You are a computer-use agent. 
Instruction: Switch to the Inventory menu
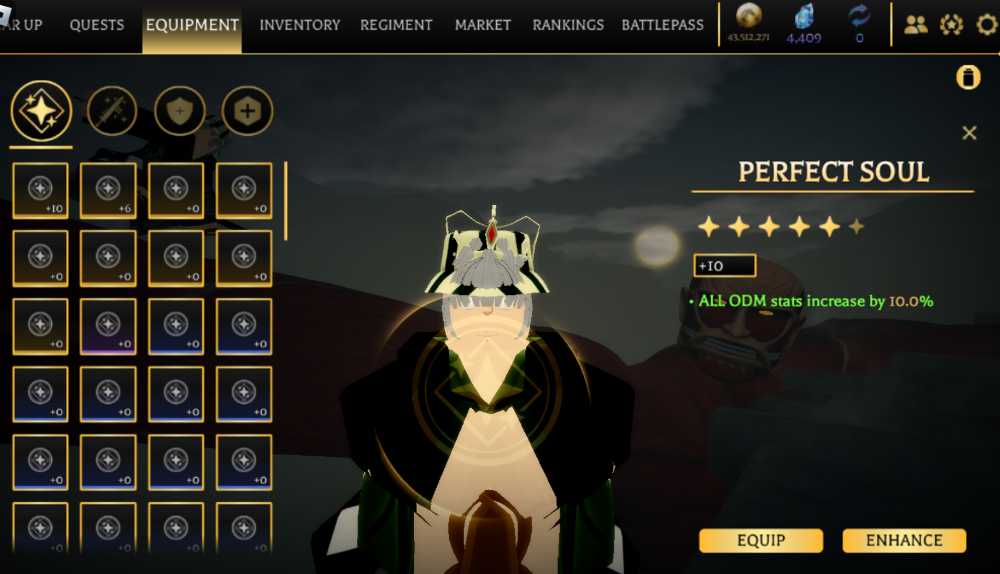pyautogui.click(x=300, y=25)
